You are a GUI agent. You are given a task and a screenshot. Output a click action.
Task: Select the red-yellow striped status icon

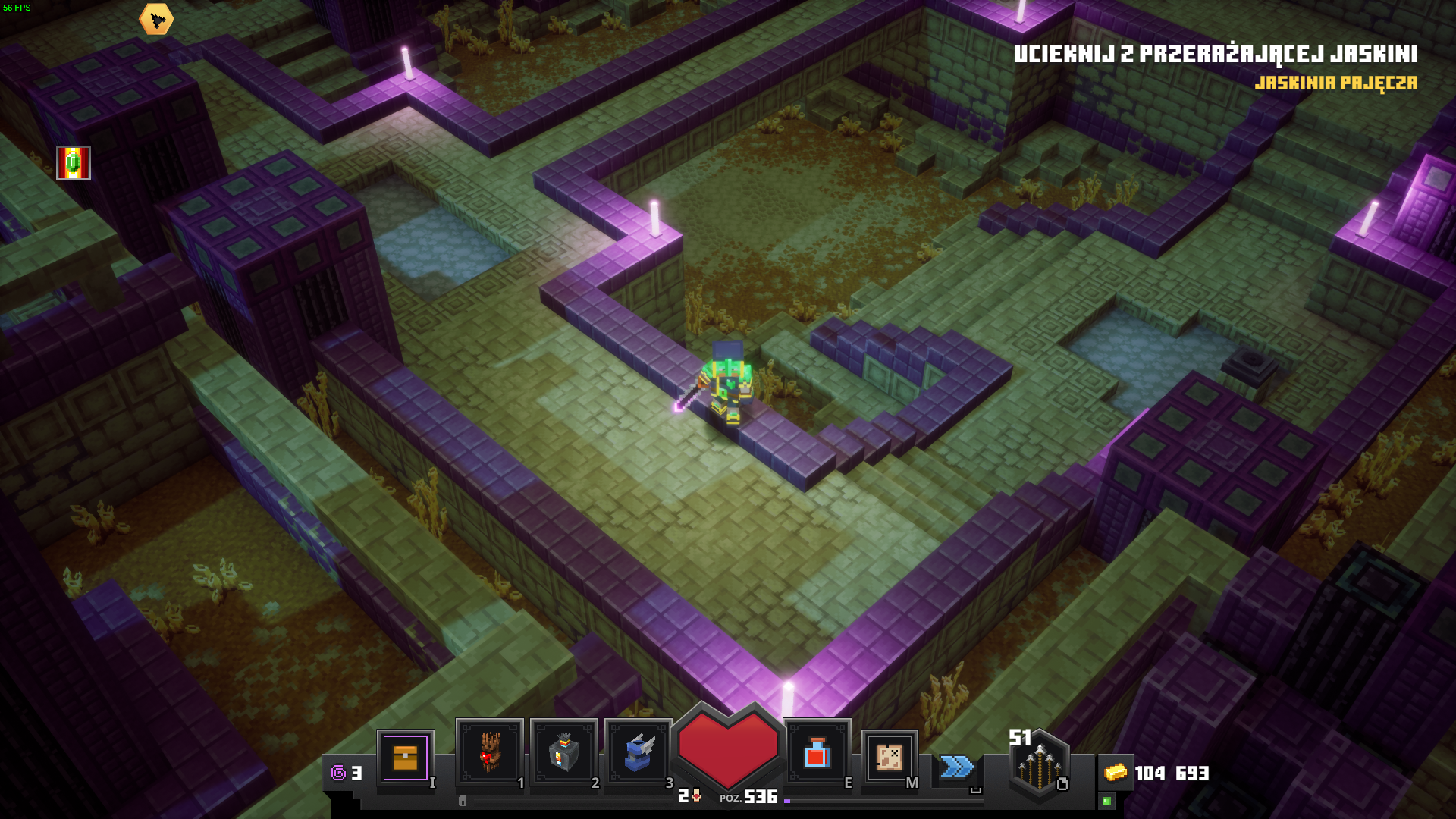[74, 163]
